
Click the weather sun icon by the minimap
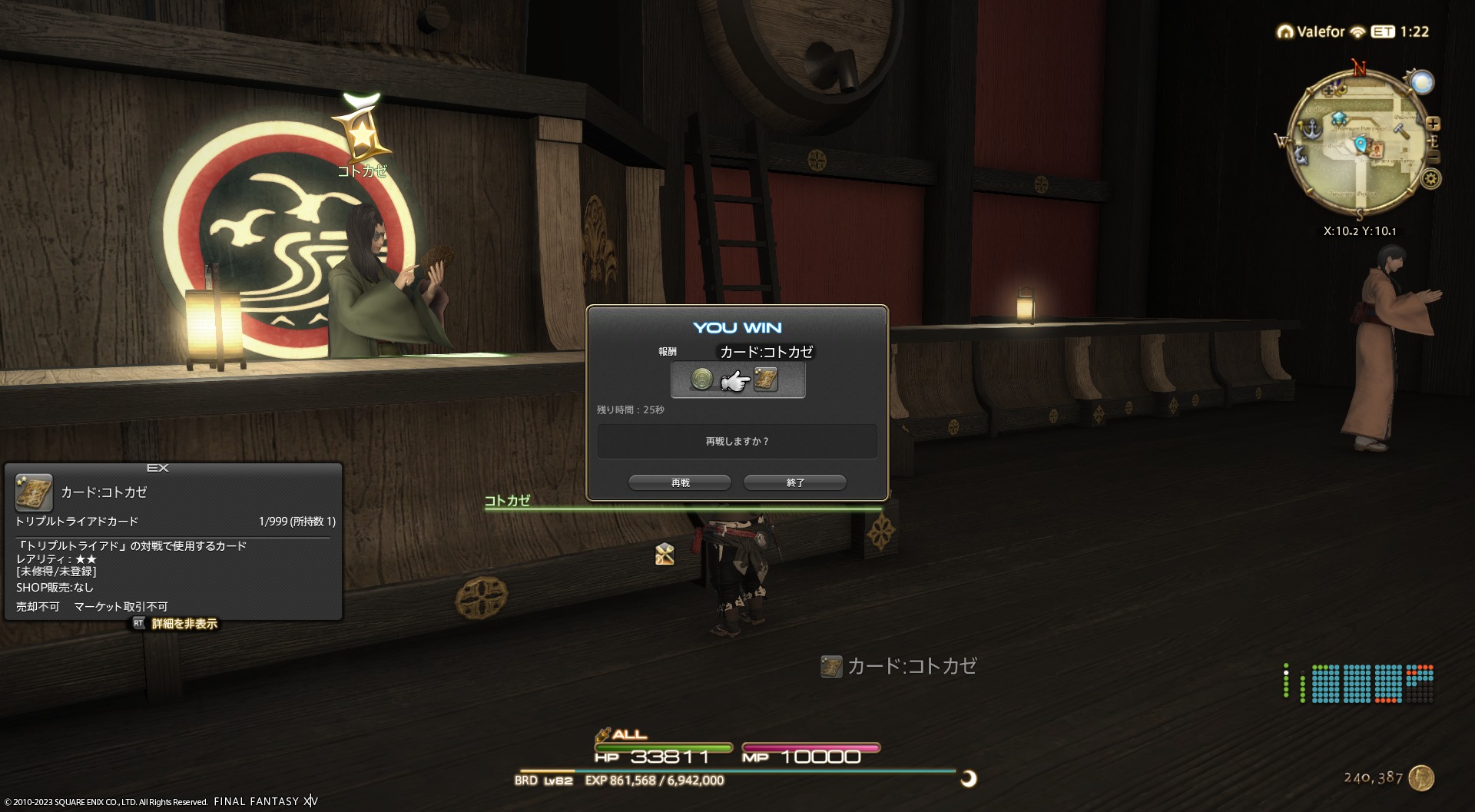coord(1421,82)
